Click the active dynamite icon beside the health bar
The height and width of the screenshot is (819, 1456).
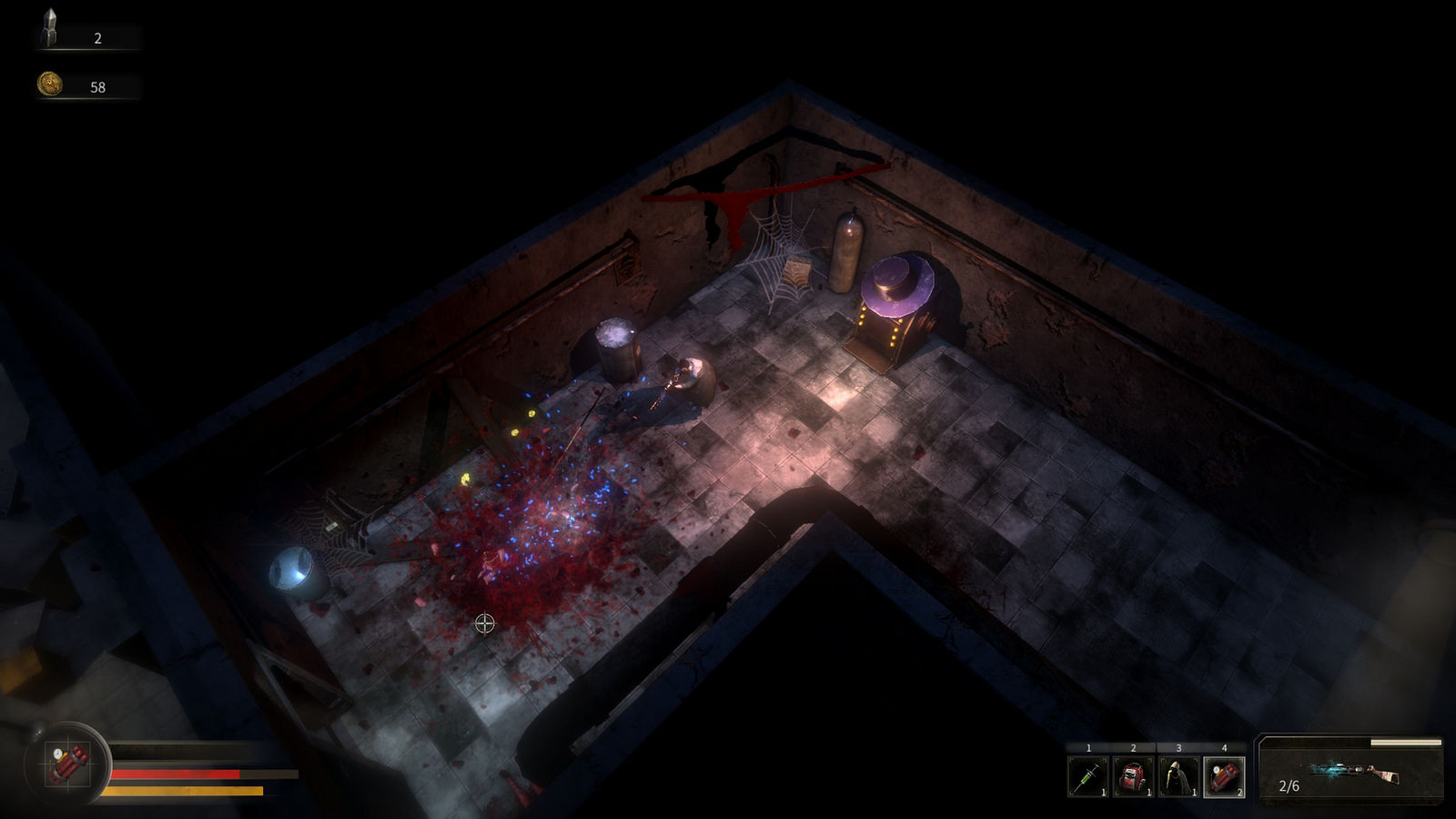pyautogui.click(x=69, y=764)
